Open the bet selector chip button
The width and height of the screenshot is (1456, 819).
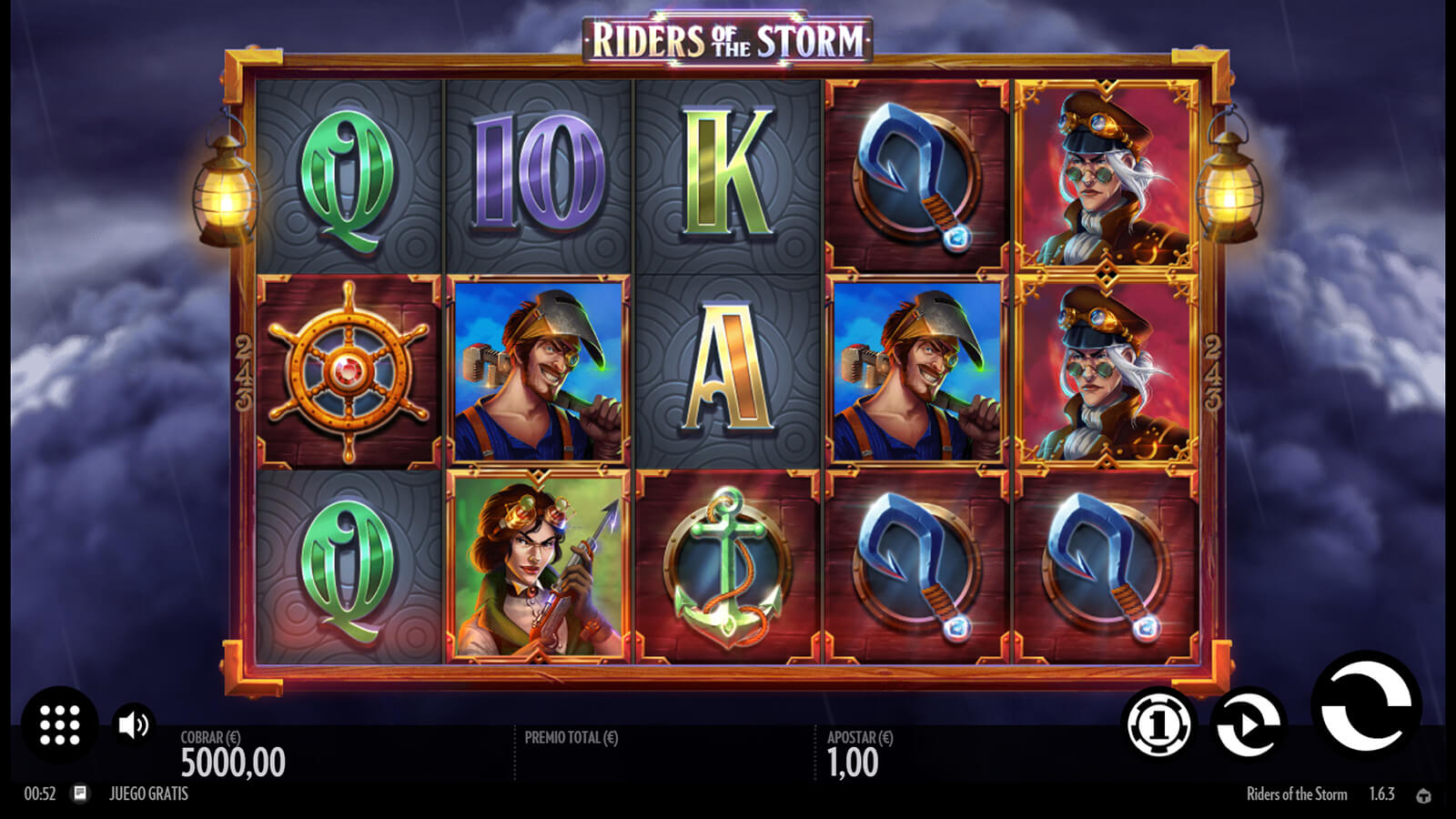[x=1158, y=724]
